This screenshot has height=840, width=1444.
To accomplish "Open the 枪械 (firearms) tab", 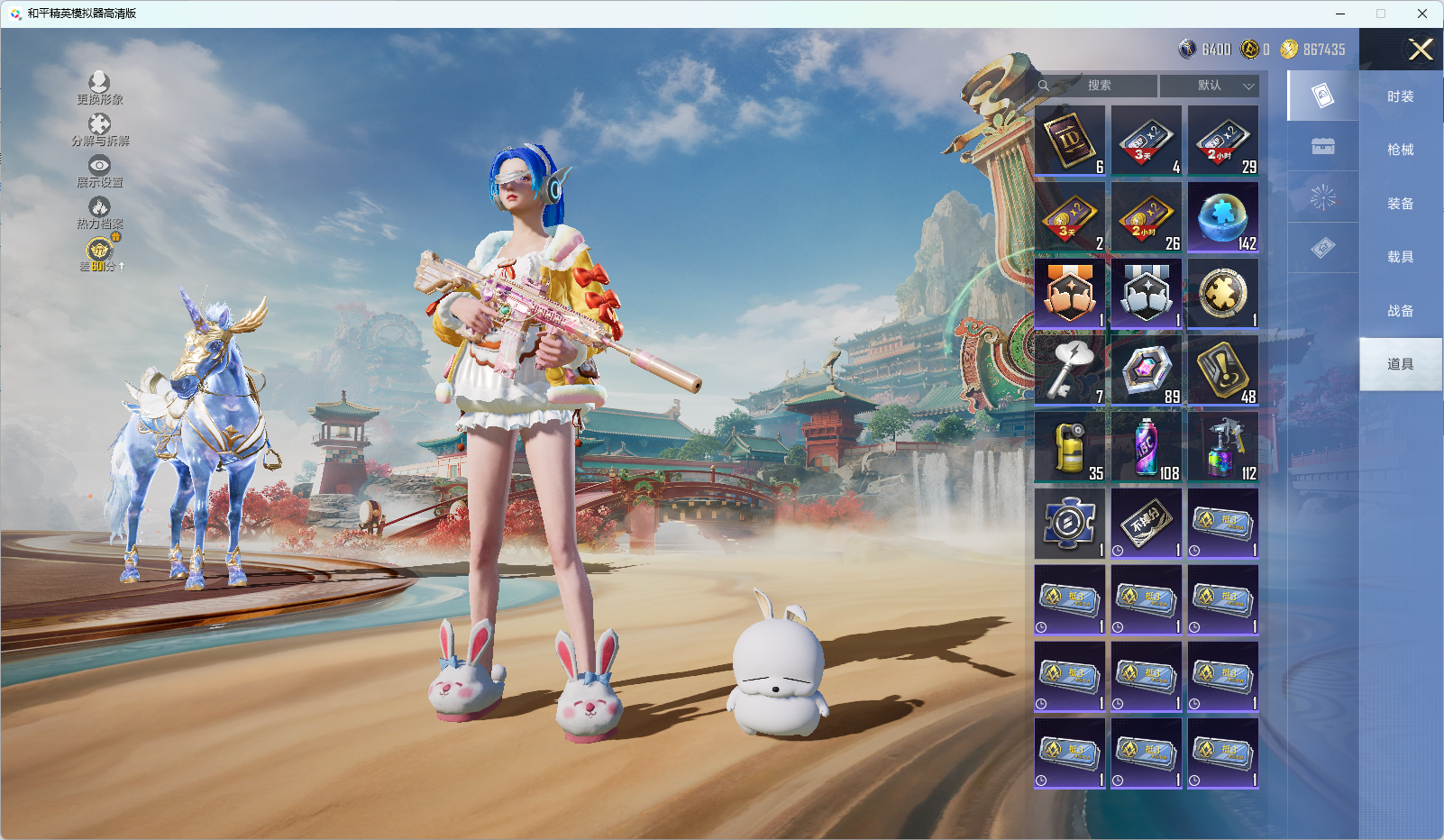I will pos(1400,150).
